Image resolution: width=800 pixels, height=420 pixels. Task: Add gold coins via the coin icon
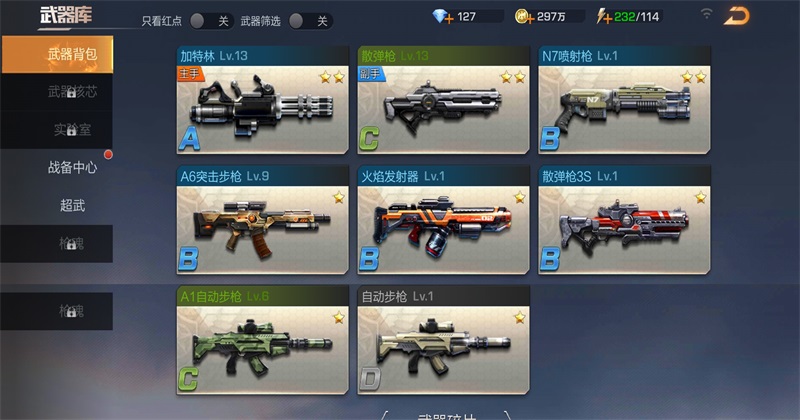523,16
